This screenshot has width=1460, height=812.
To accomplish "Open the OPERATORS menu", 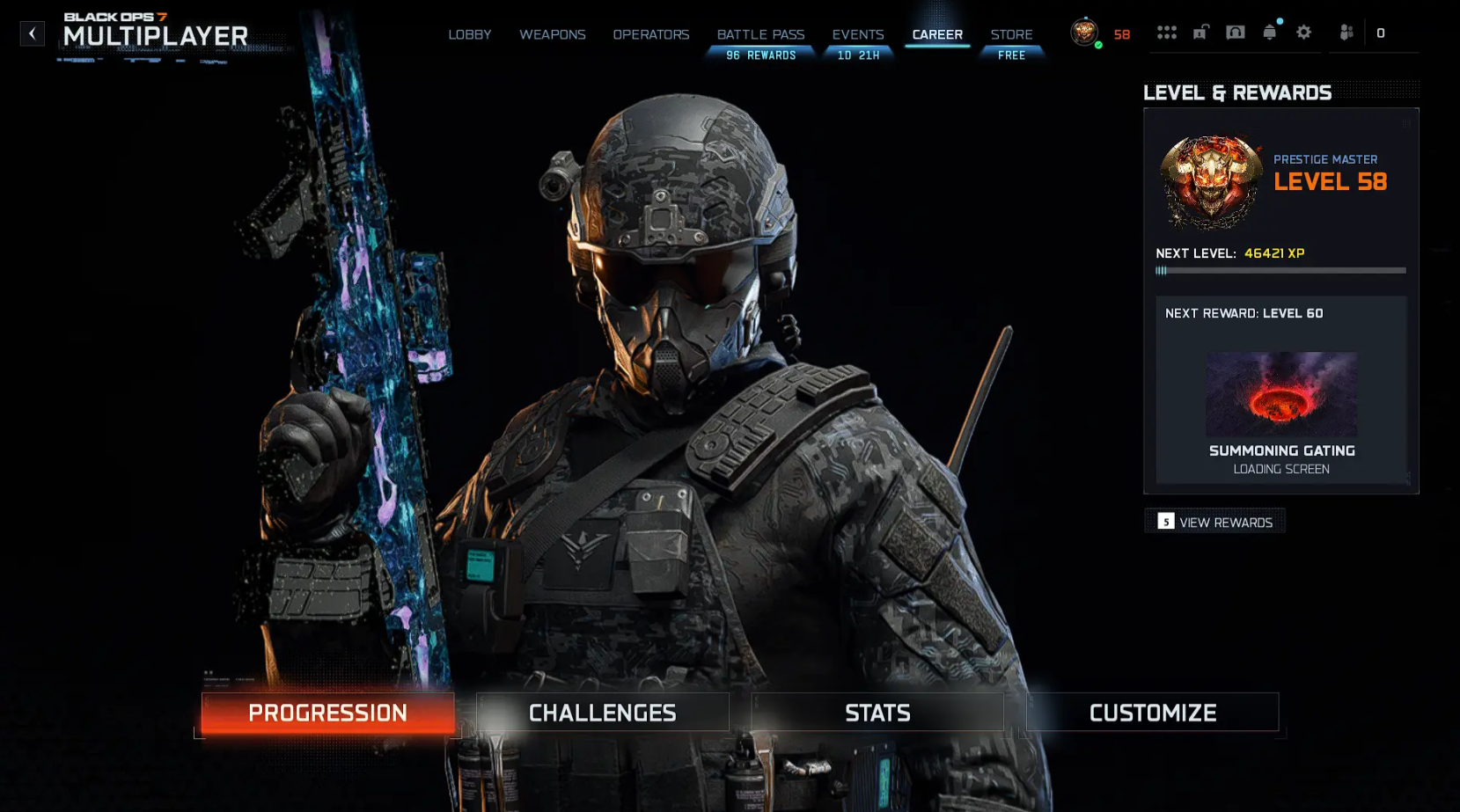I will (650, 34).
